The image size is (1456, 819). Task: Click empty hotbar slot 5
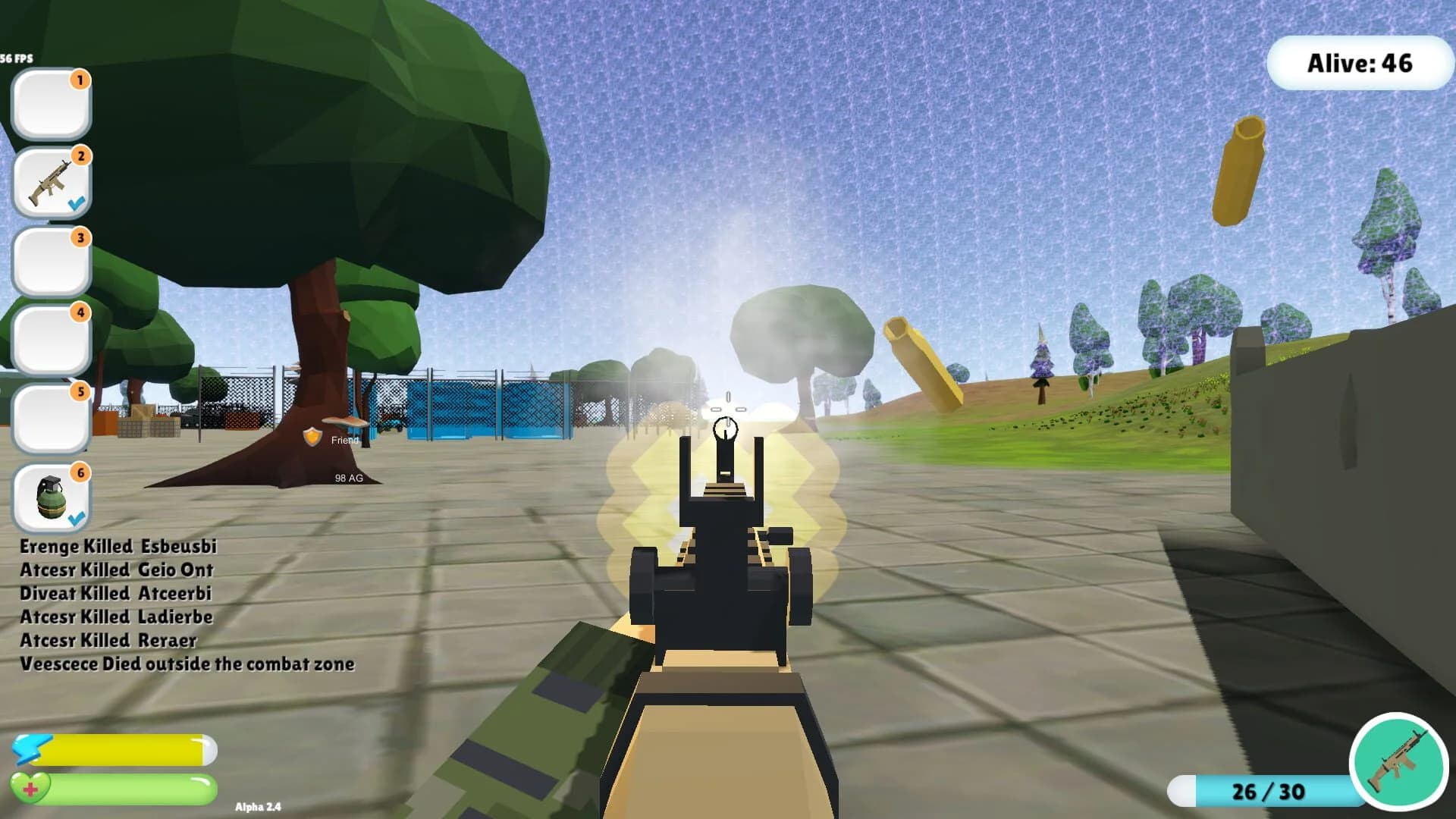click(x=50, y=418)
